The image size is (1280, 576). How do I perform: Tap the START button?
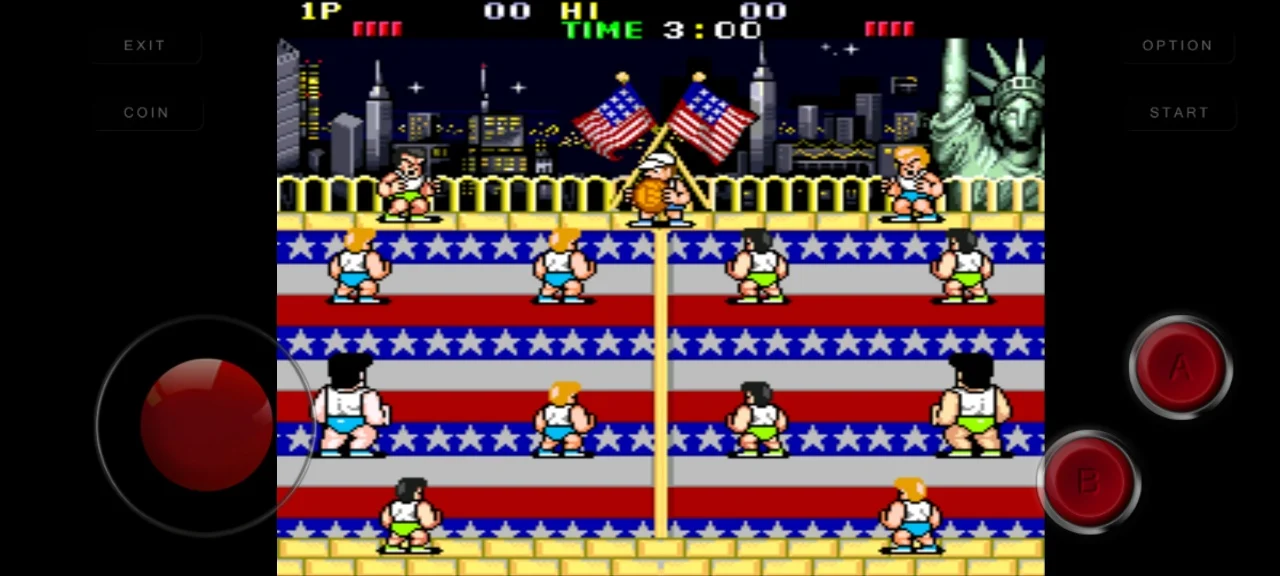[1179, 113]
